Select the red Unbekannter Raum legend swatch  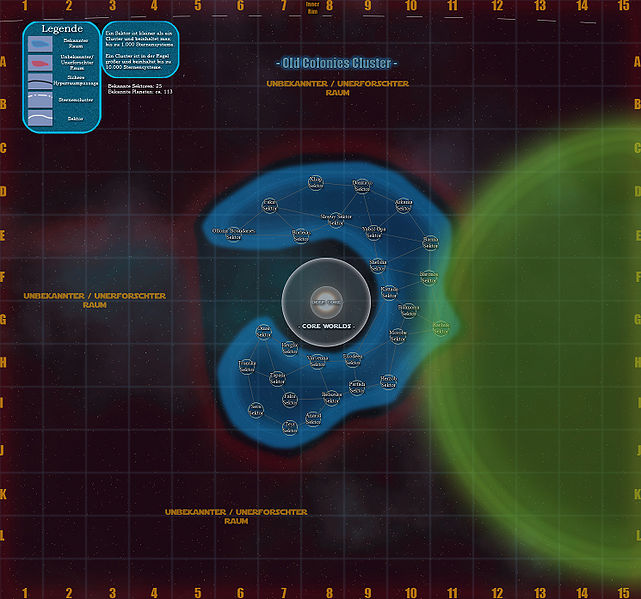[x=39, y=64]
